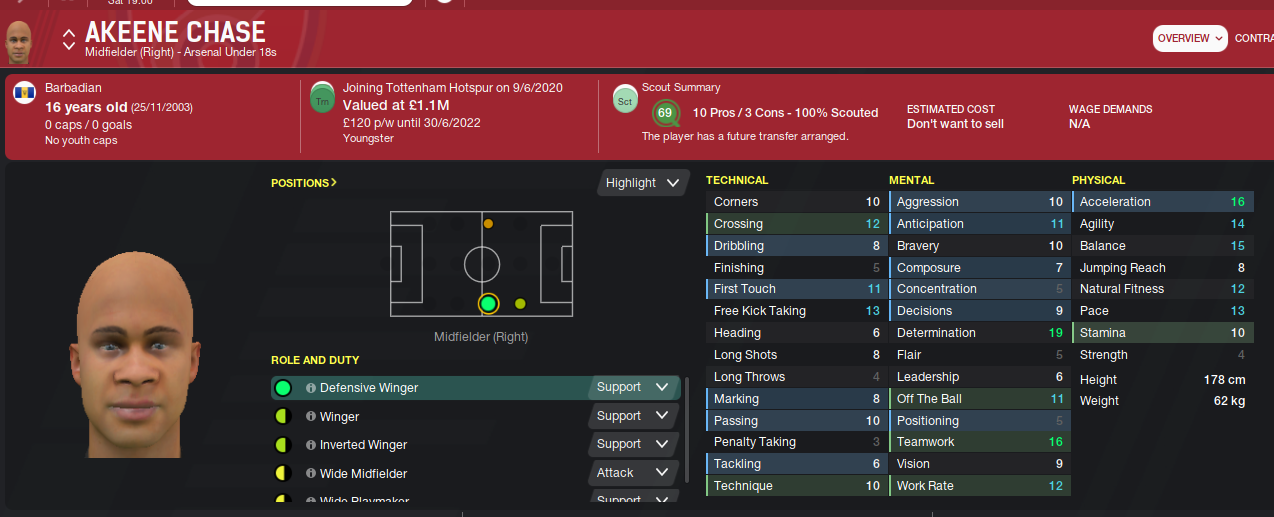The image size is (1274, 517).
Task: Show info for the Defensive Winger role
Action: (x=311, y=388)
